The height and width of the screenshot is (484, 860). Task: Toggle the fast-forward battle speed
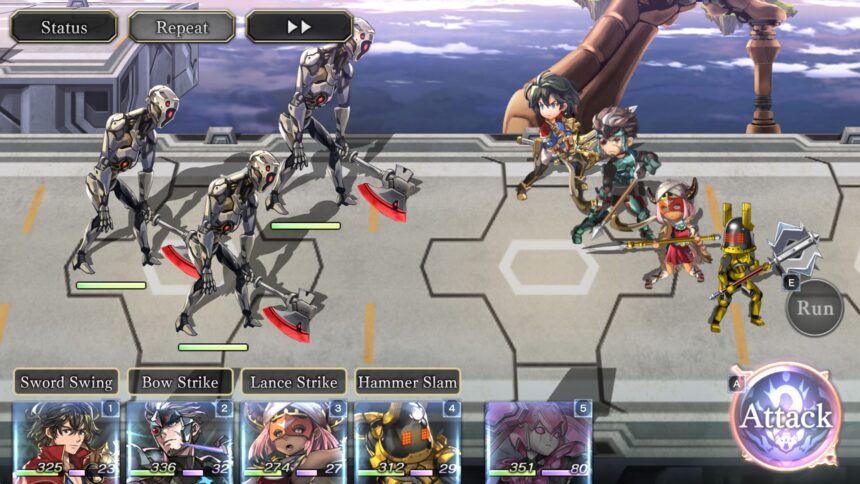(299, 27)
